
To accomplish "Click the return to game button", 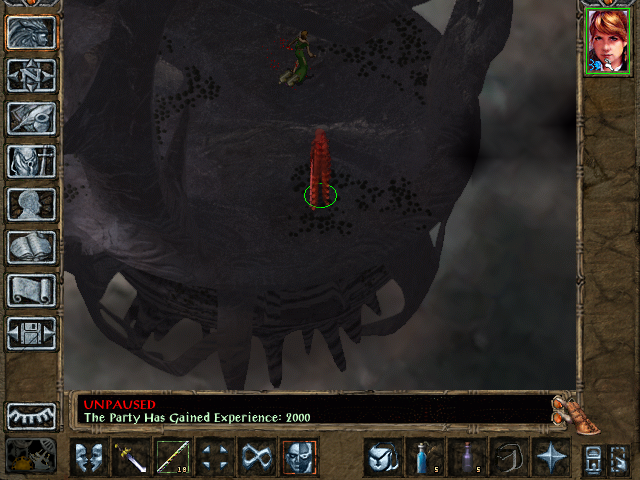I will point(31,32).
